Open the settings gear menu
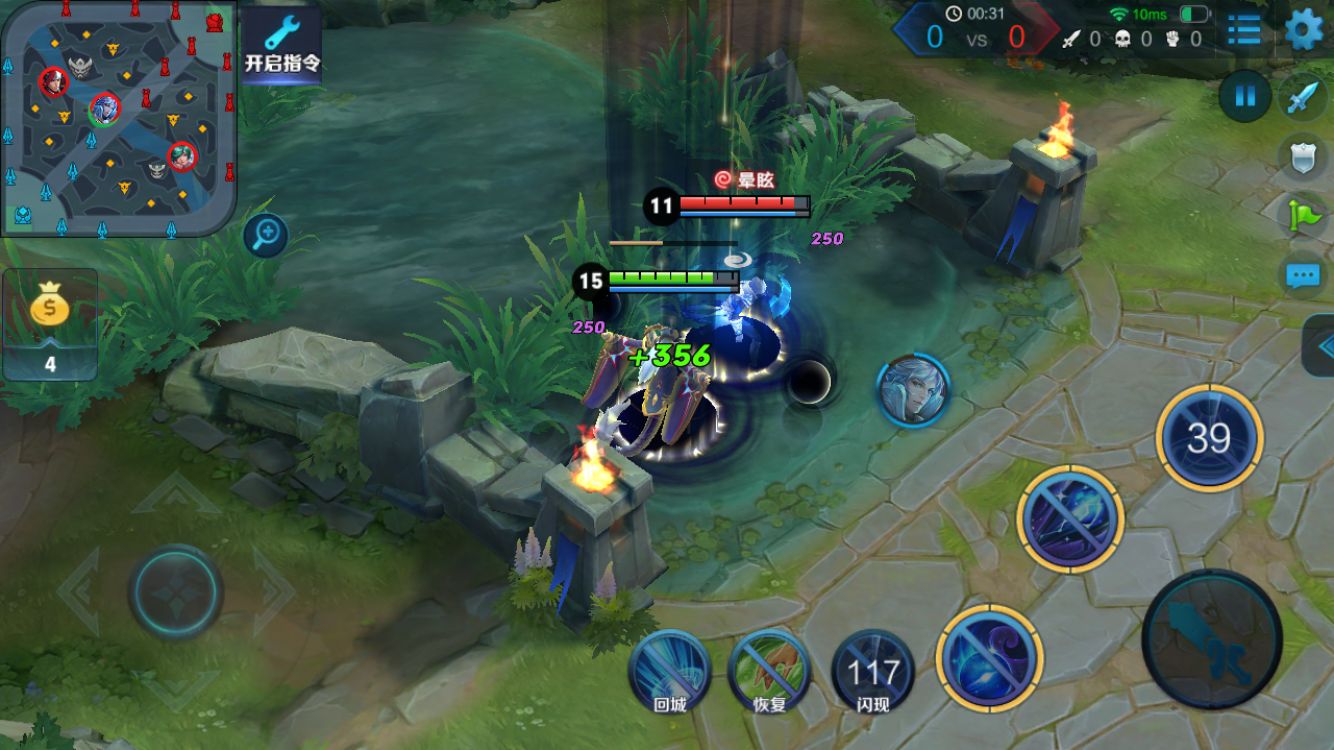This screenshot has width=1334, height=750. point(1303,29)
